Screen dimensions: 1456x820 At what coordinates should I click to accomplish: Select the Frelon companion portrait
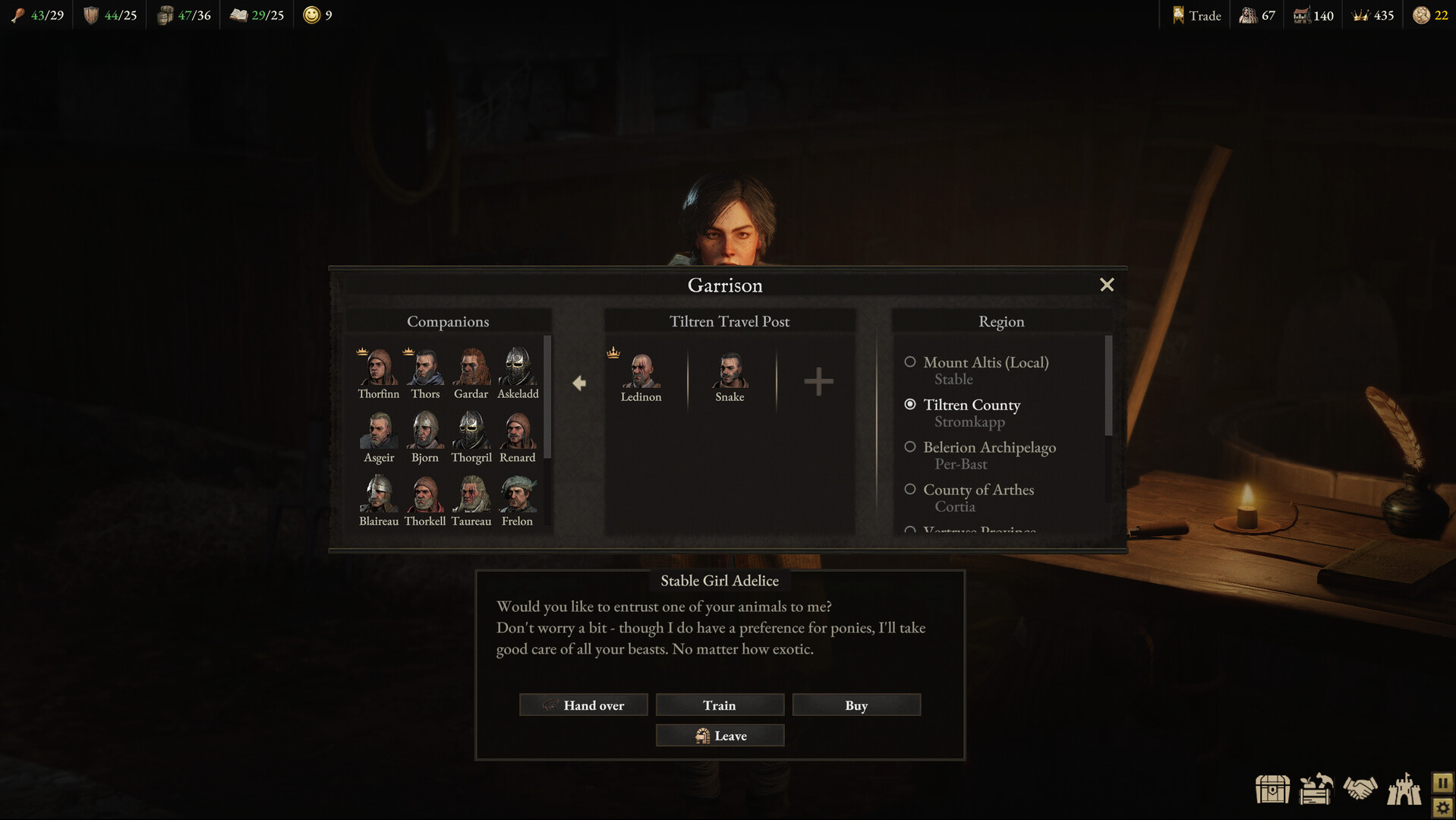pos(518,497)
